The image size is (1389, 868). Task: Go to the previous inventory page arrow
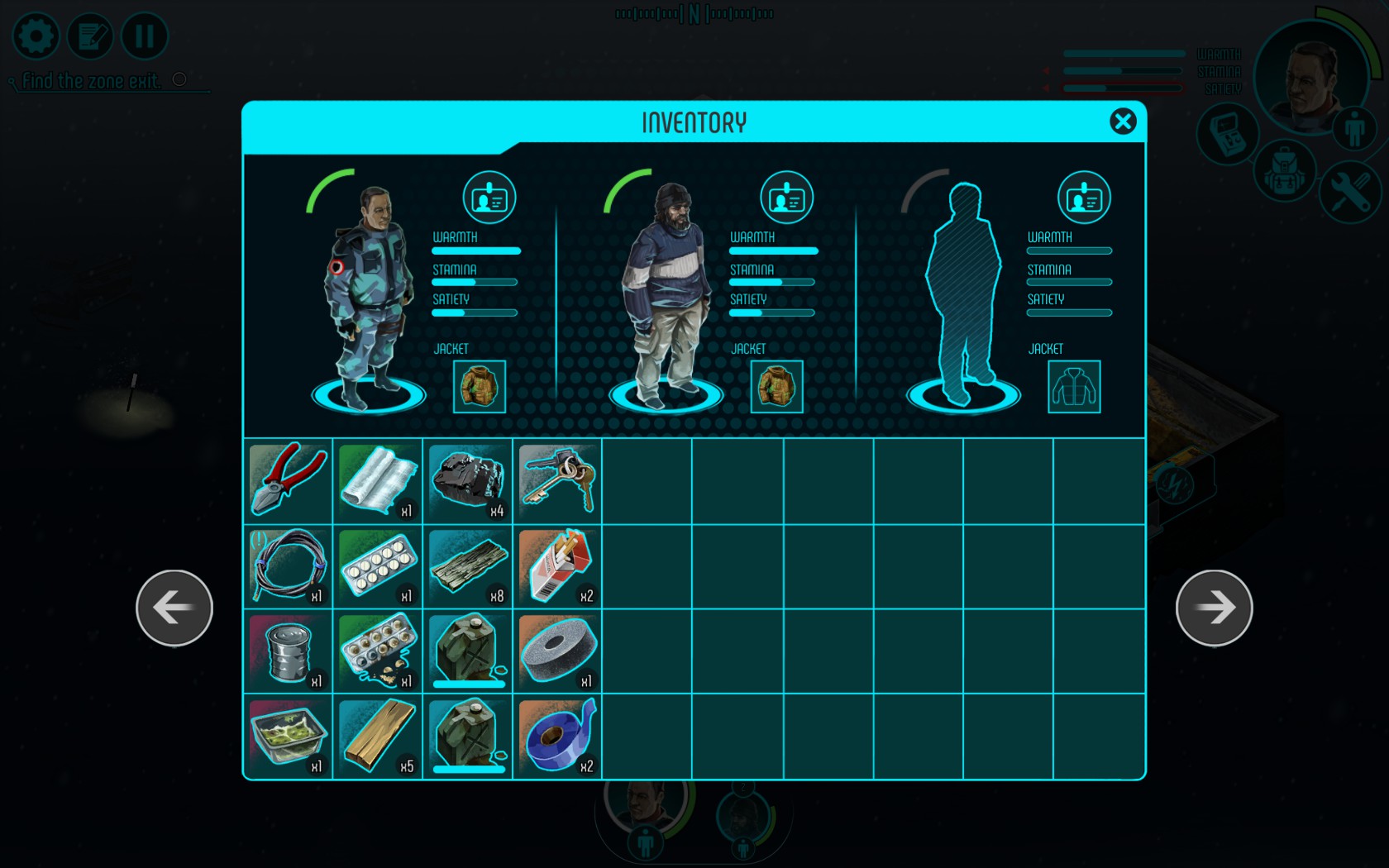coord(174,608)
